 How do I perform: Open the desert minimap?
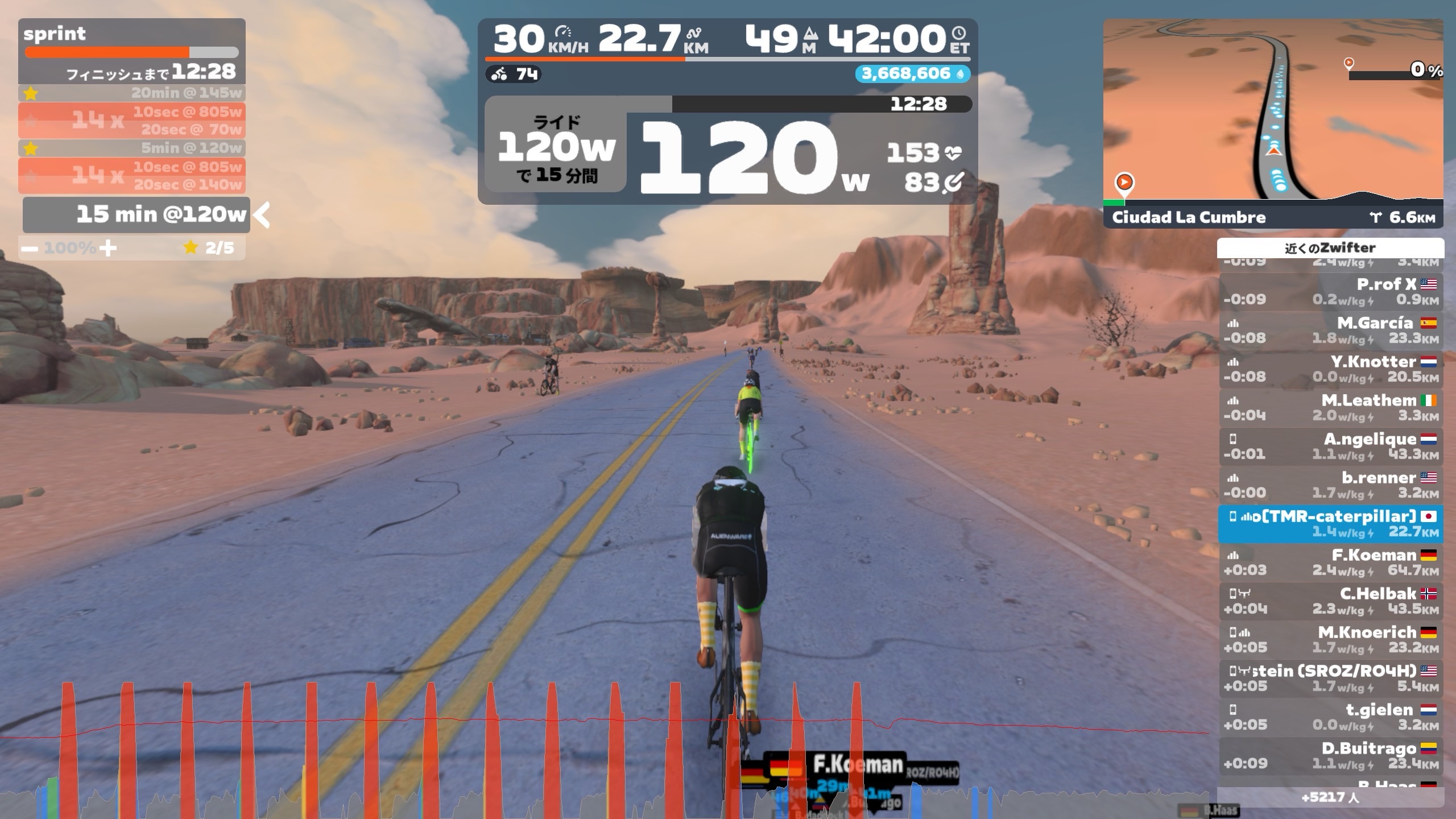point(1273,108)
